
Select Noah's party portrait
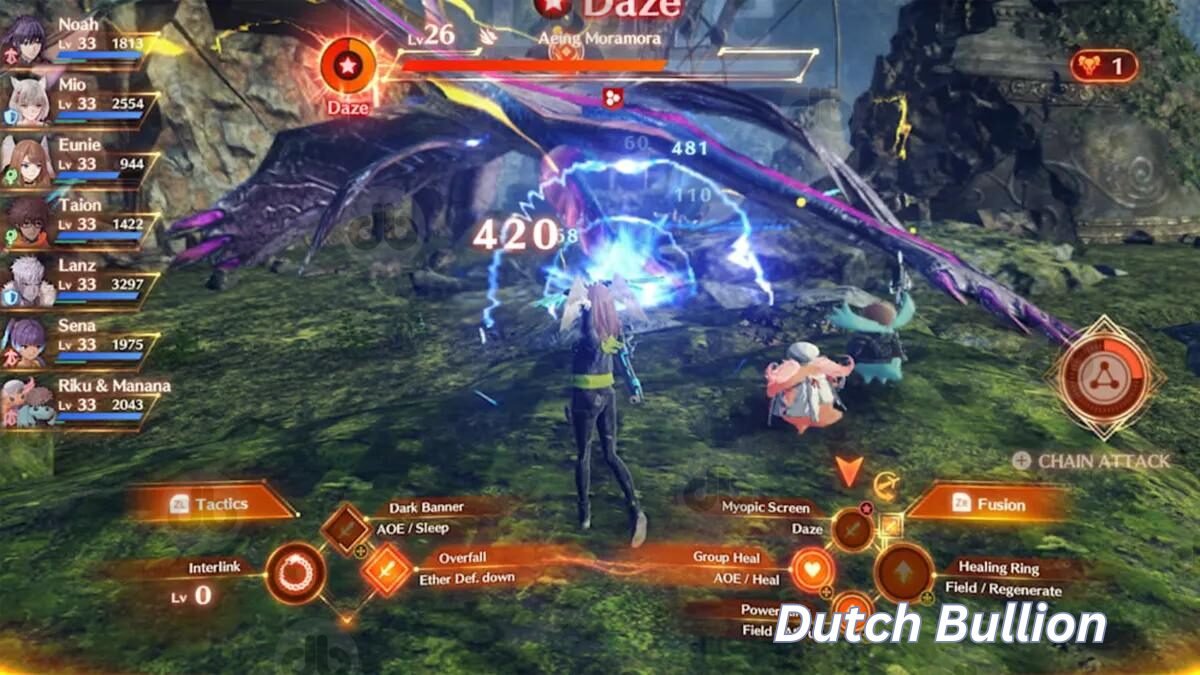click(x=26, y=41)
